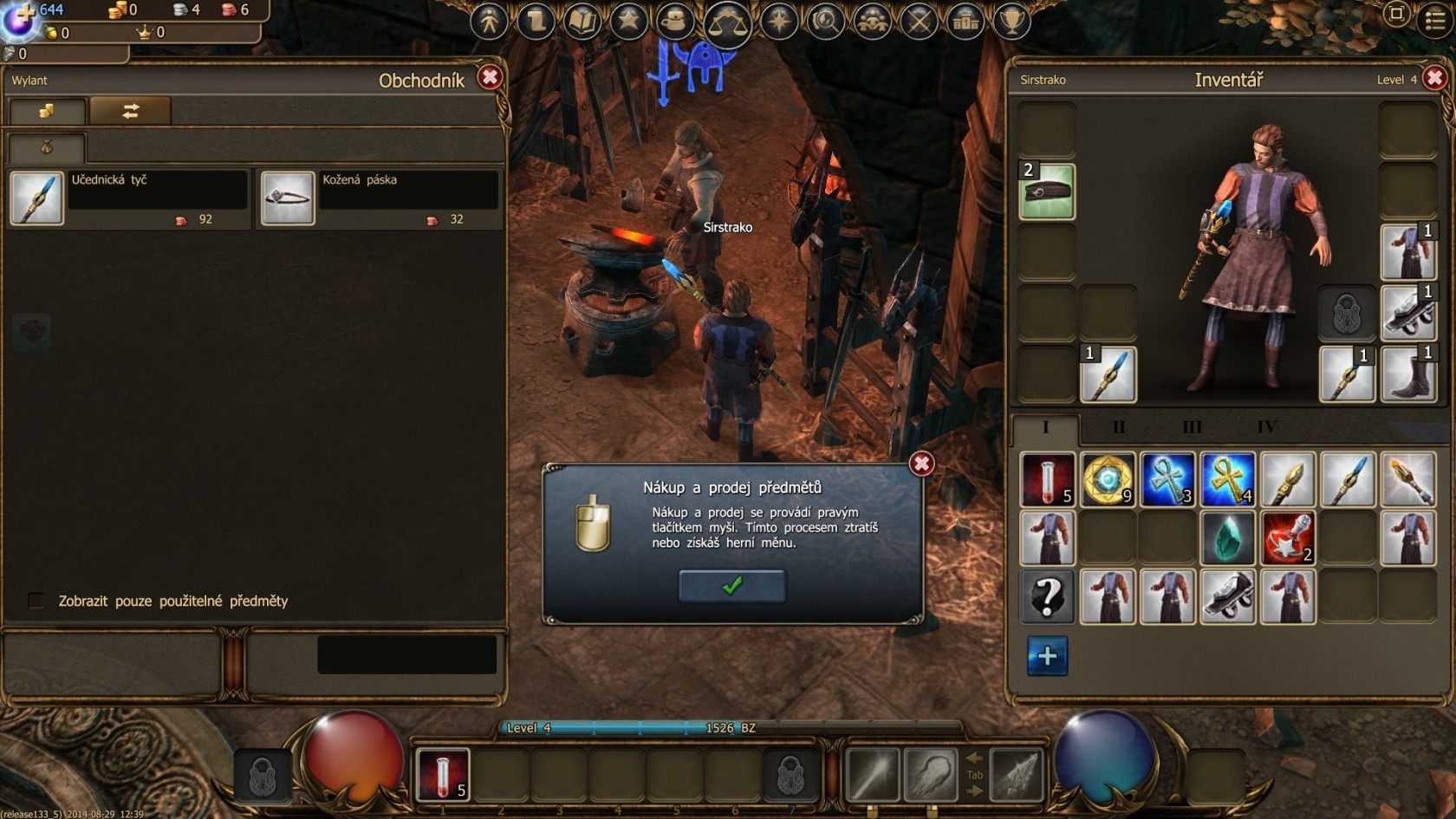Switch to inventory bag tab IV
The height and width of the screenshot is (819, 1456).
point(1266,427)
